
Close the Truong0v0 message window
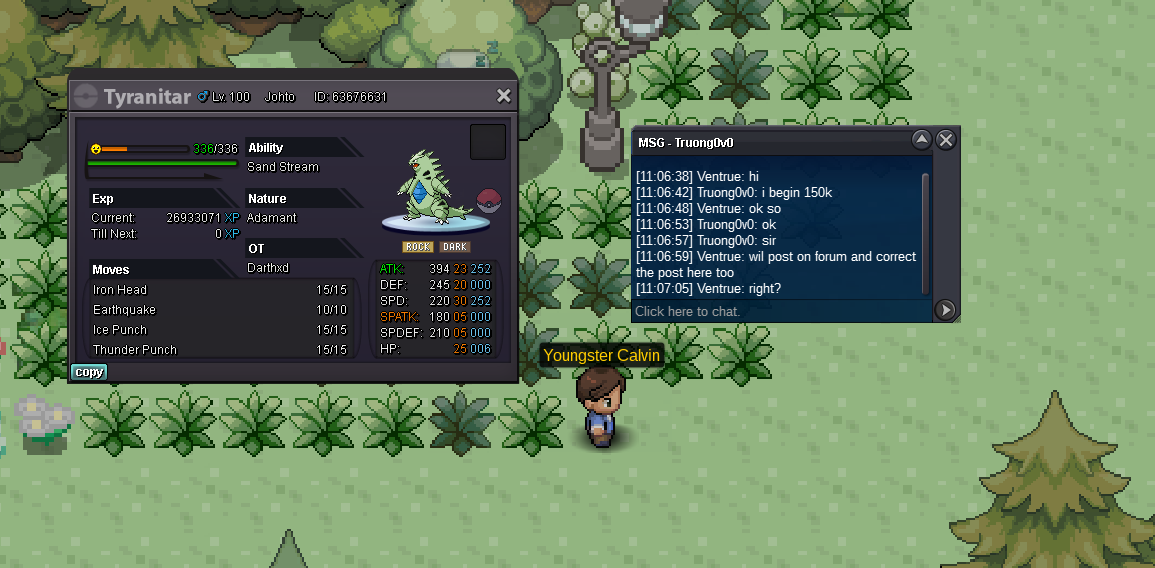click(x=946, y=140)
